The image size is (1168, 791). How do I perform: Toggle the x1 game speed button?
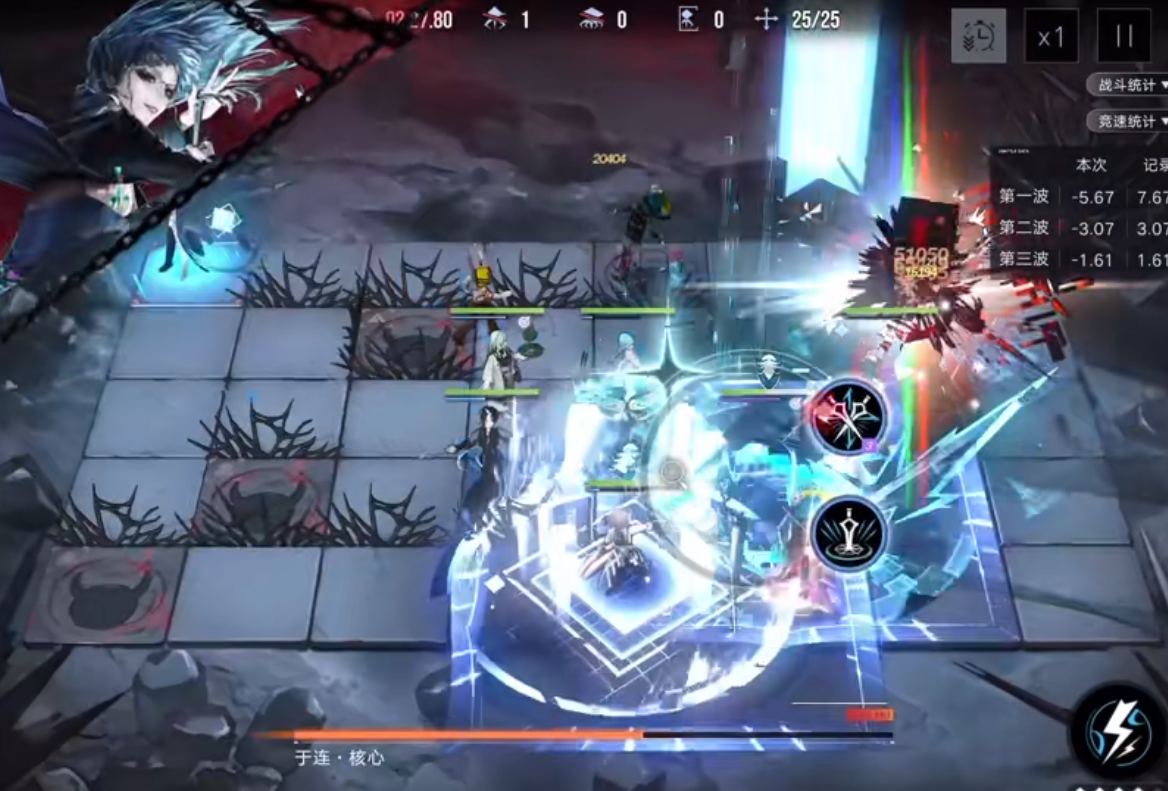(x=1051, y=37)
